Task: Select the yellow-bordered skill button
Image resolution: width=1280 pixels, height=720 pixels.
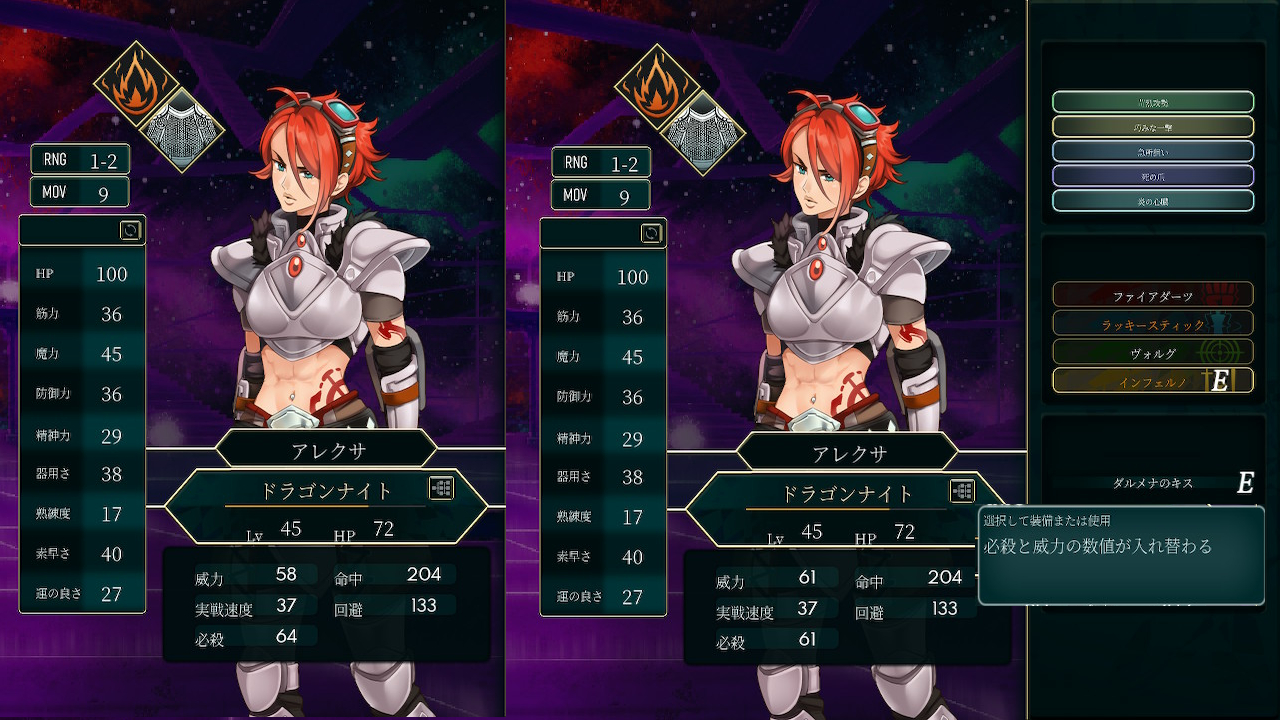Action: (x=1152, y=126)
